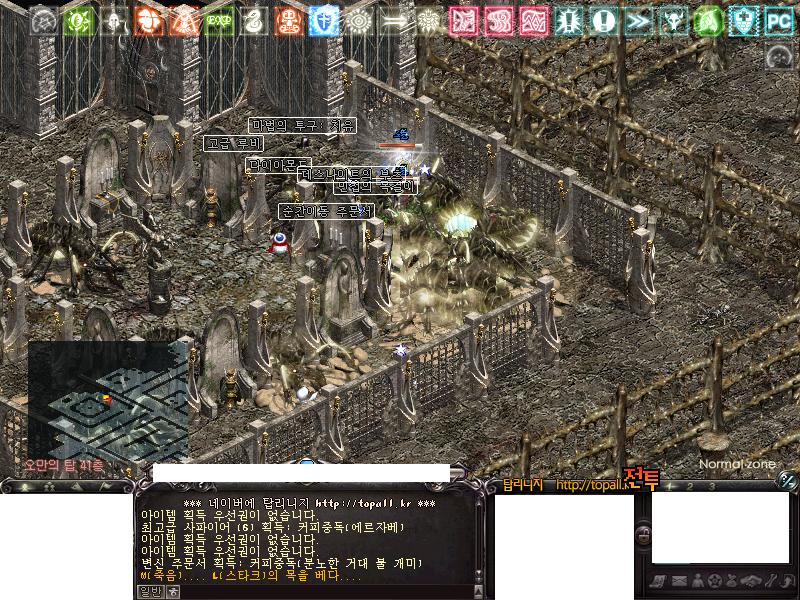Image resolution: width=800 pixels, height=600 pixels.
Task: Click the green EXP bonus buff icon
Action: [219, 19]
